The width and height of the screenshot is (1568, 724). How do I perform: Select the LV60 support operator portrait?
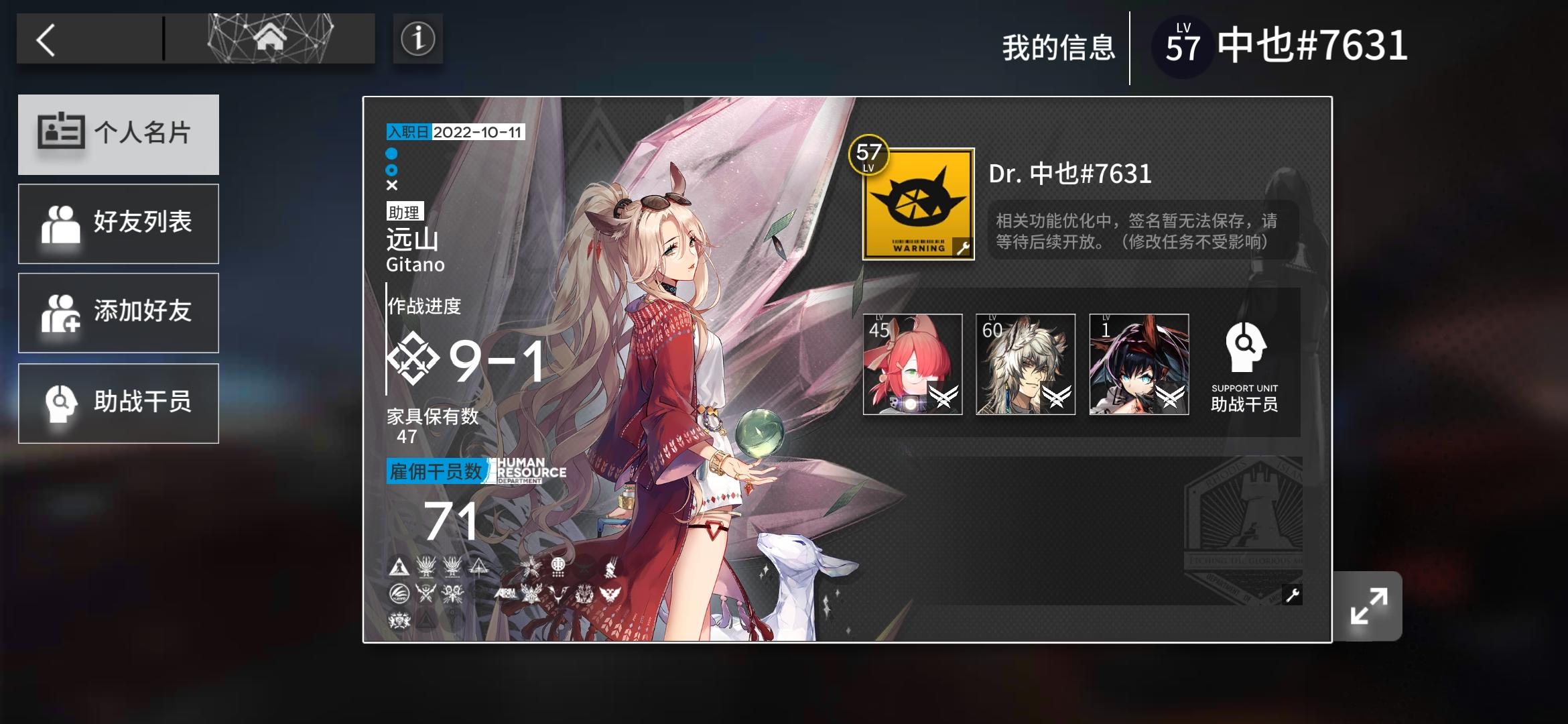tap(1025, 365)
